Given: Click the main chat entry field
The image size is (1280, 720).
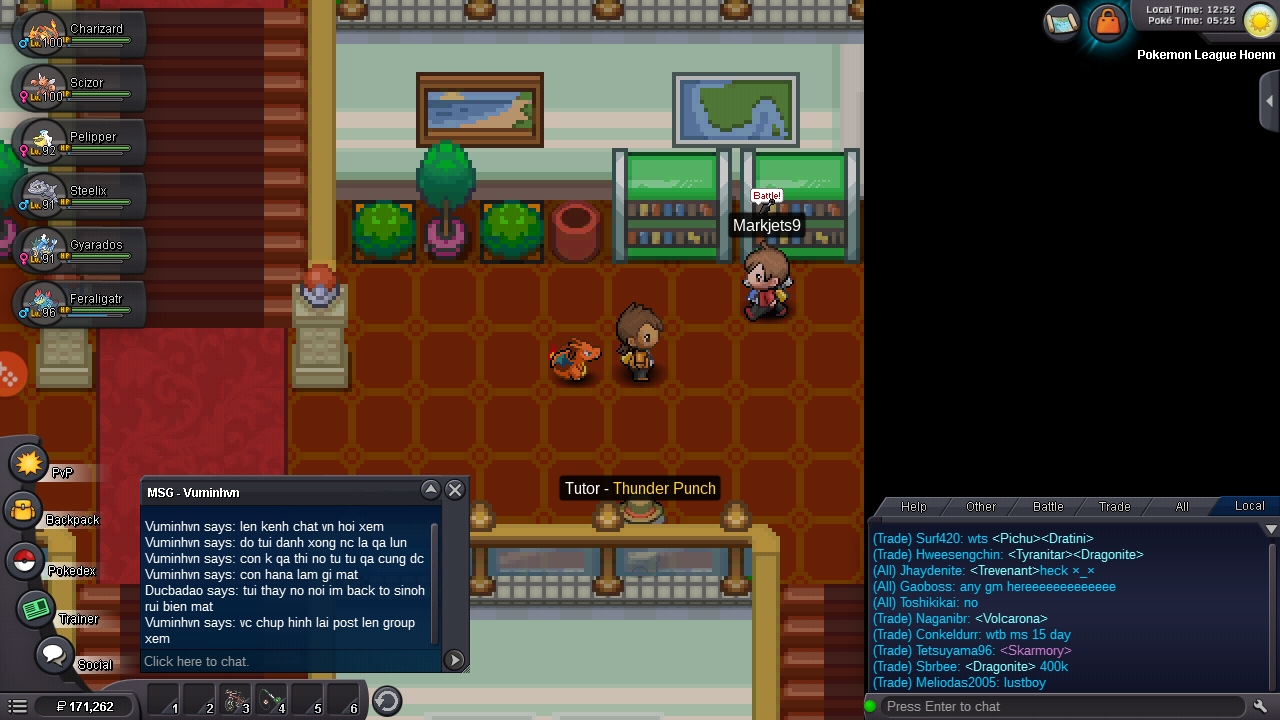Looking at the screenshot, I should [1060, 706].
